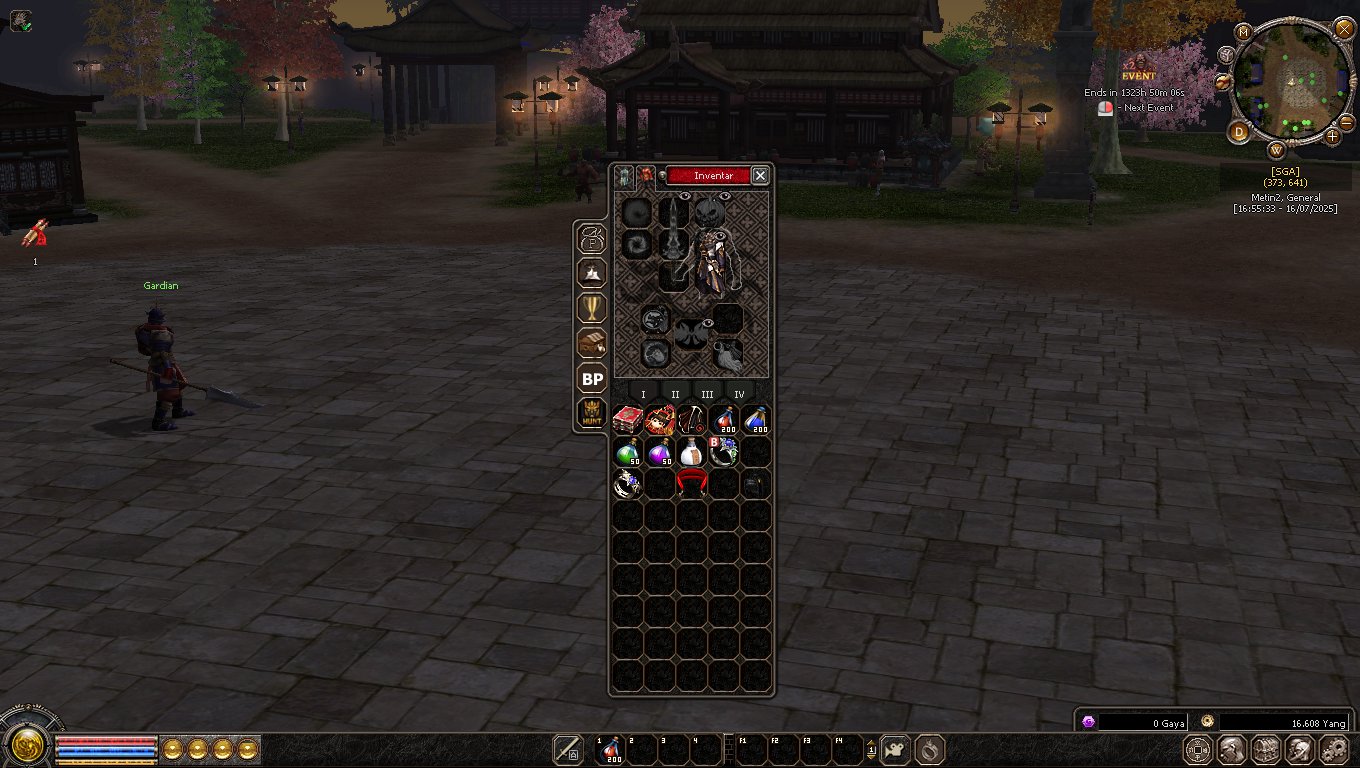
Task: Select the purple potion in inventory
Action: tap(659, 453)
